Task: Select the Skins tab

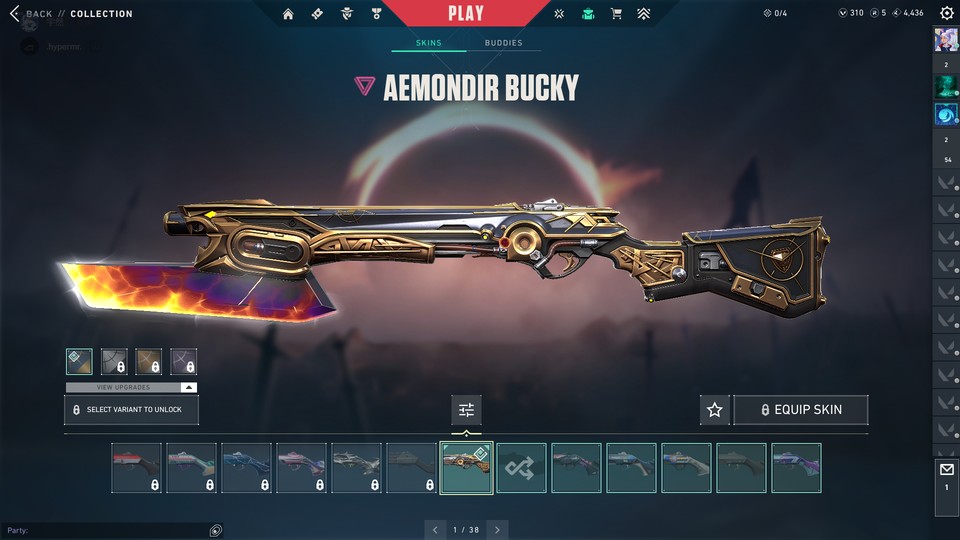Action: 428,43
